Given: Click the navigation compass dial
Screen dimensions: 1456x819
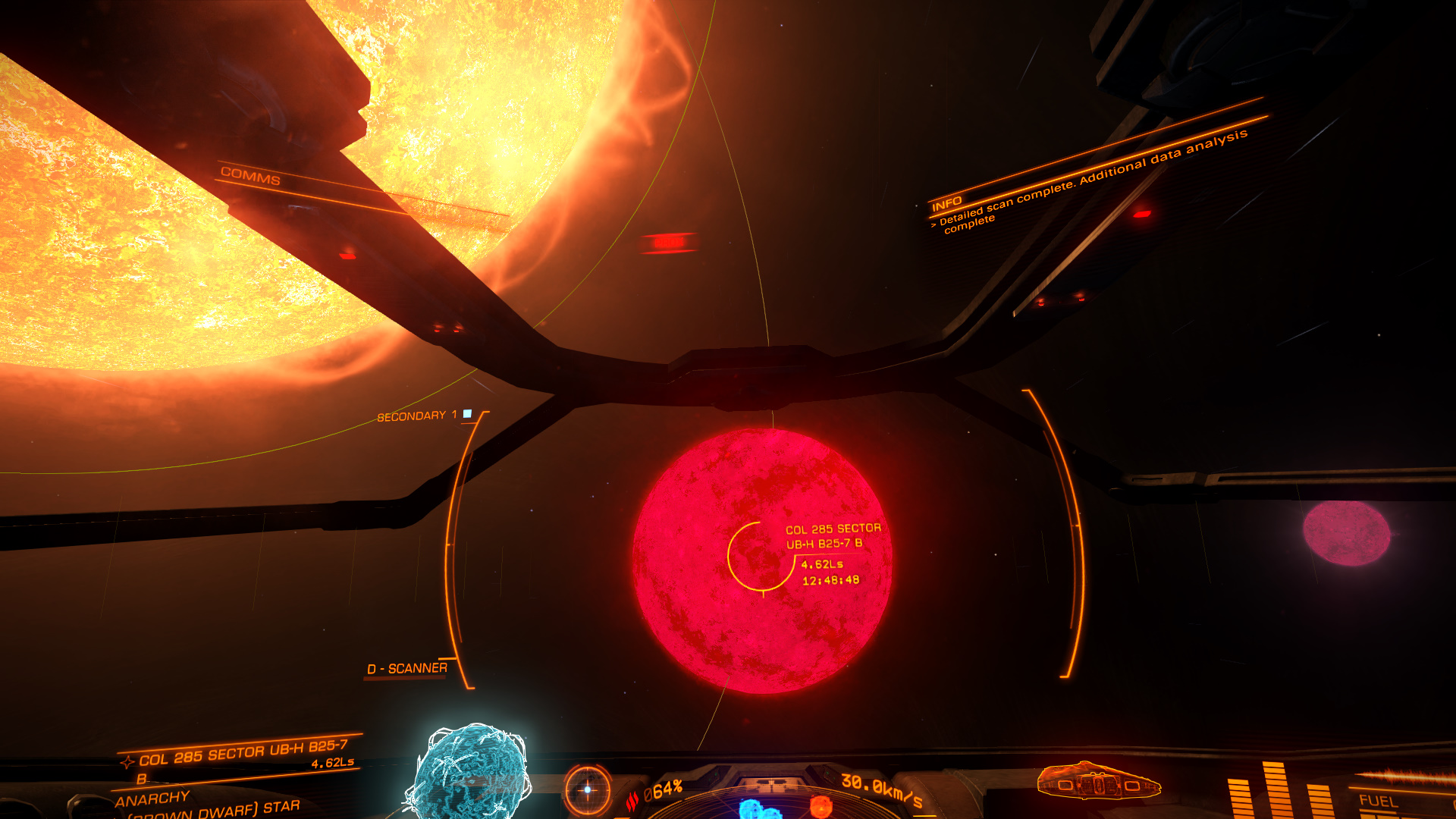Looking at the screenshot, I should [587, 789].
